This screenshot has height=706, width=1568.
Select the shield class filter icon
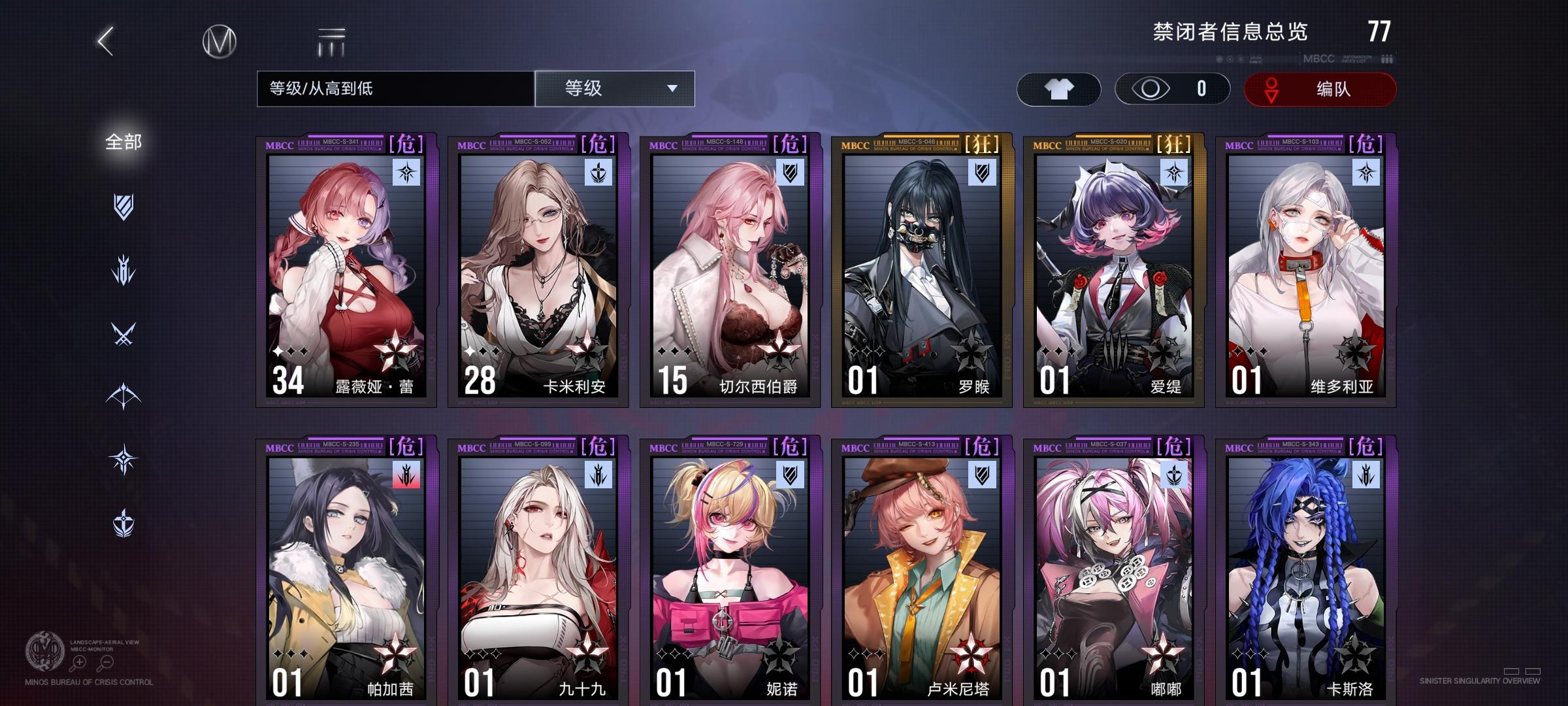(x=125, y=207)
